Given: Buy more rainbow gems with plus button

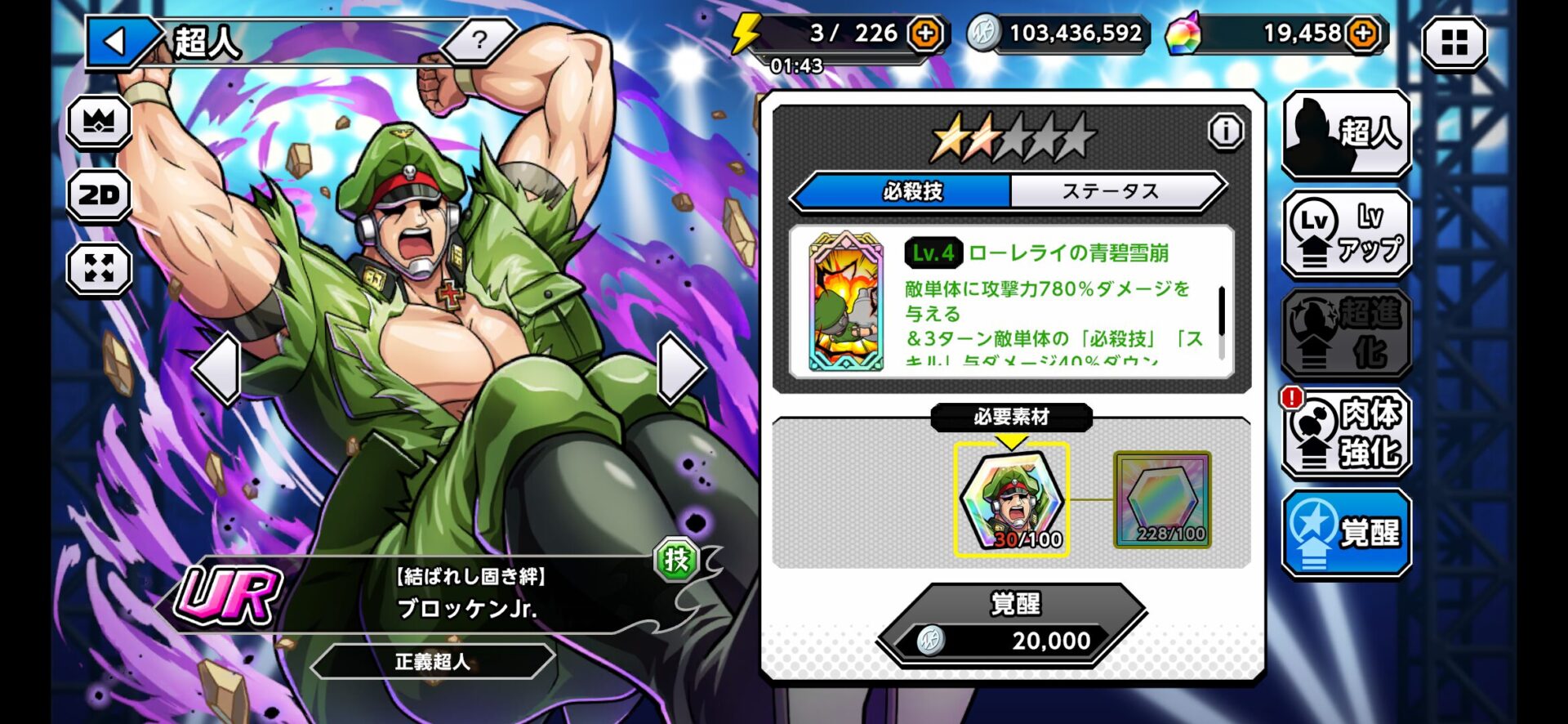Looking at the screenshot, I should 1363,34.
